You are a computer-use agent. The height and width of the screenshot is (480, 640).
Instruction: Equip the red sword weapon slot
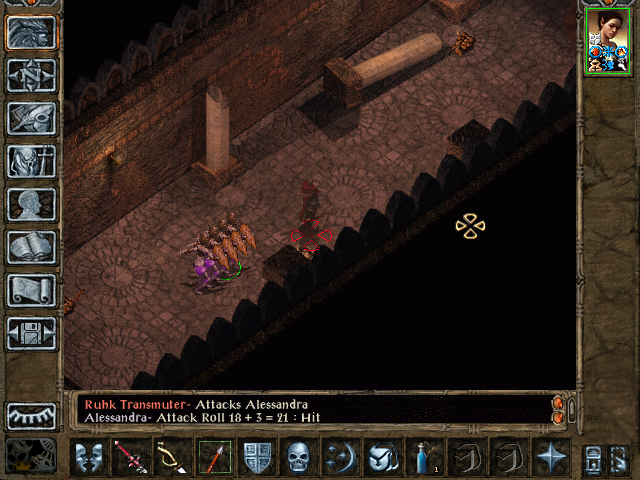[132, 457]
